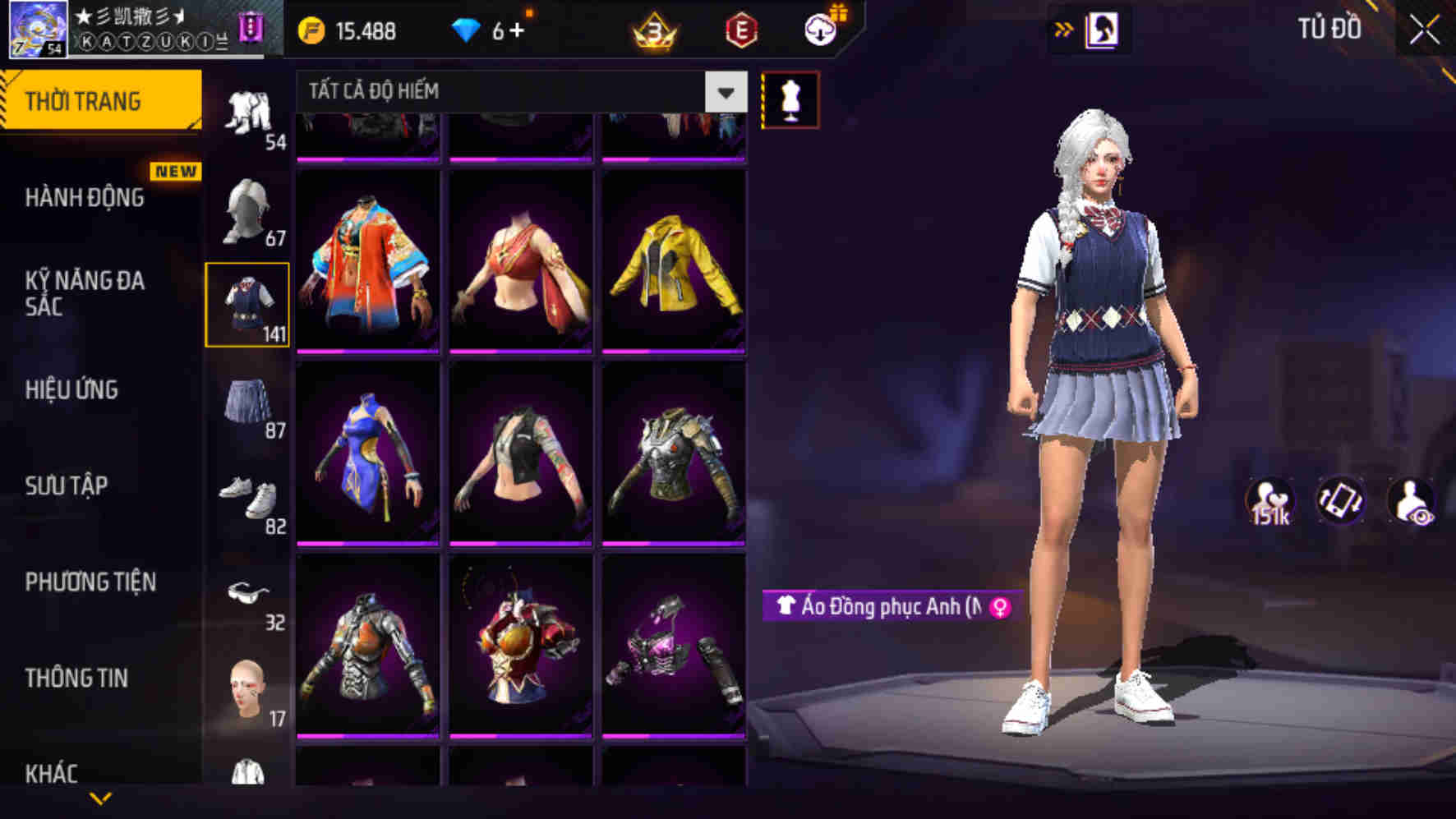Switch to the HÀNH ĐỘNG tab

click(x=85, y=197)
